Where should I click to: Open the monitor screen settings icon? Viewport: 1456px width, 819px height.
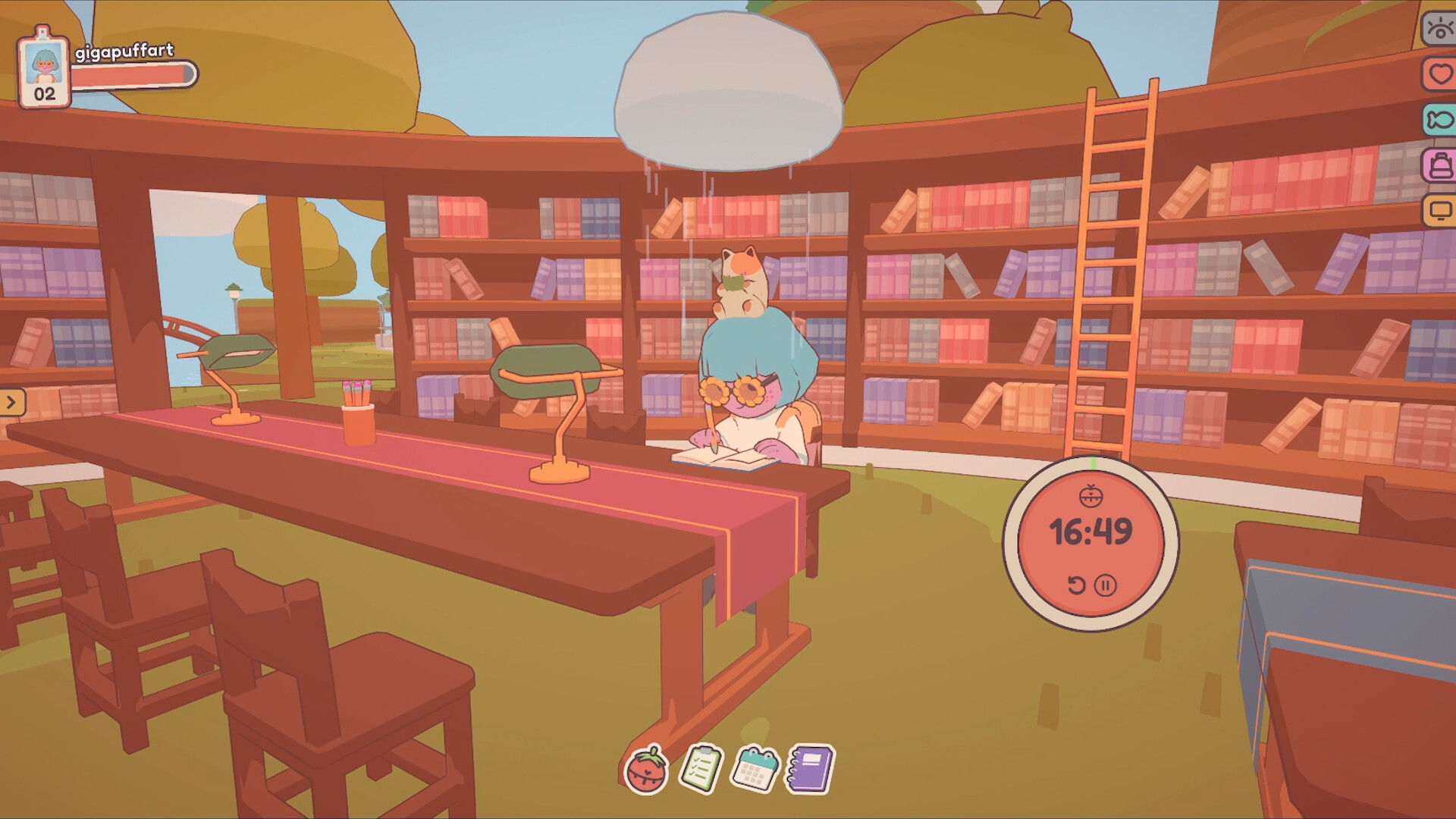point(1439,204)
